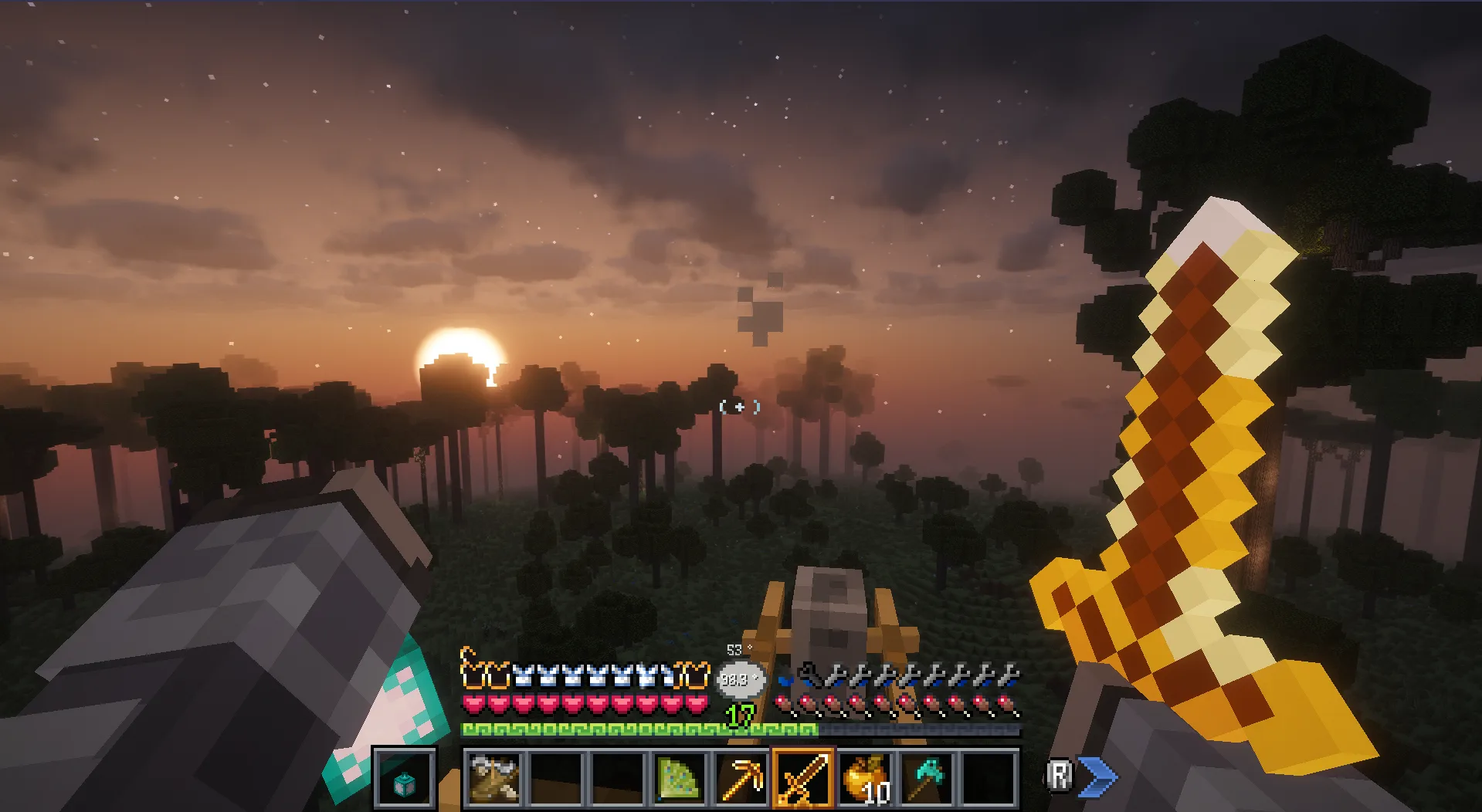Select the golden sword hotbar slot
Viewport: 1482px width, 812px height.
[x=803, y=778]
